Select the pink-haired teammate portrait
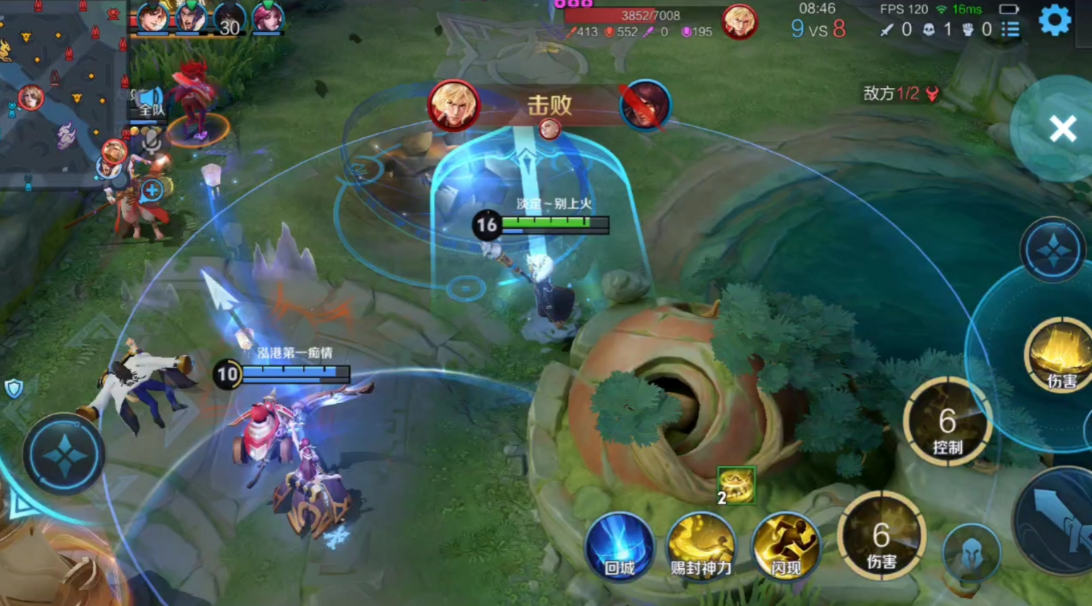1092x606 pixels. click(267, 18)
